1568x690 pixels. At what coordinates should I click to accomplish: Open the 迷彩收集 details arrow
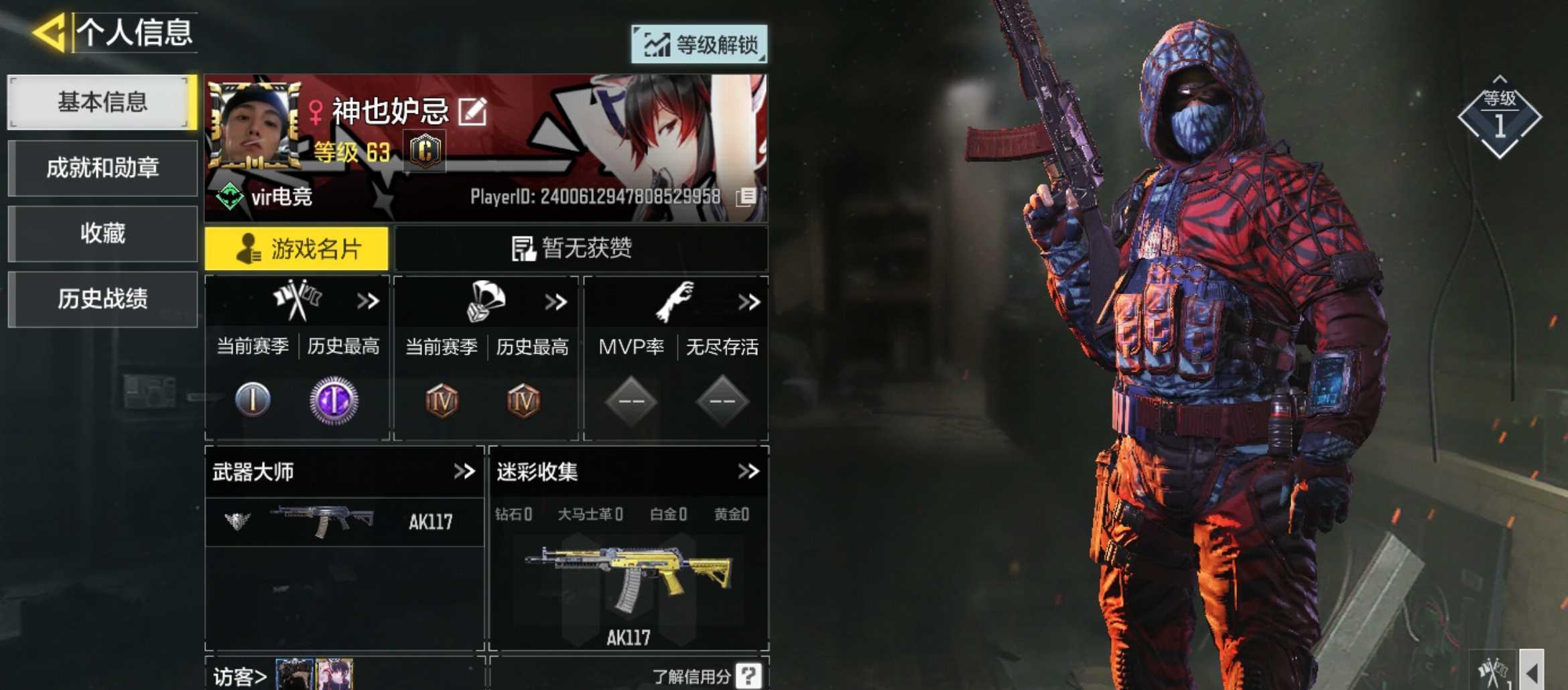748,472
